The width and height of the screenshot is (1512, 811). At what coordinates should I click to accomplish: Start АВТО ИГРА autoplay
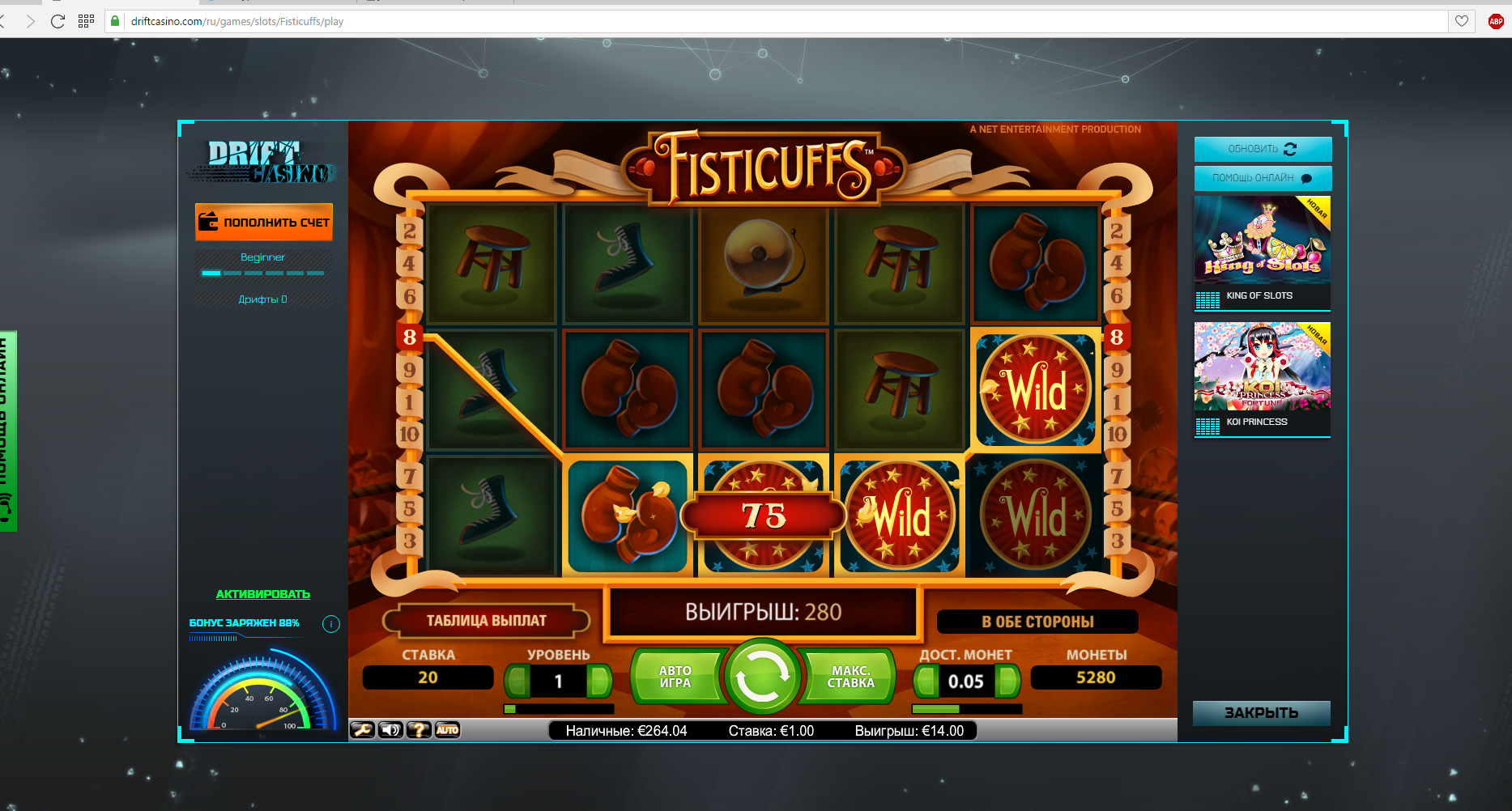(675, 677)
